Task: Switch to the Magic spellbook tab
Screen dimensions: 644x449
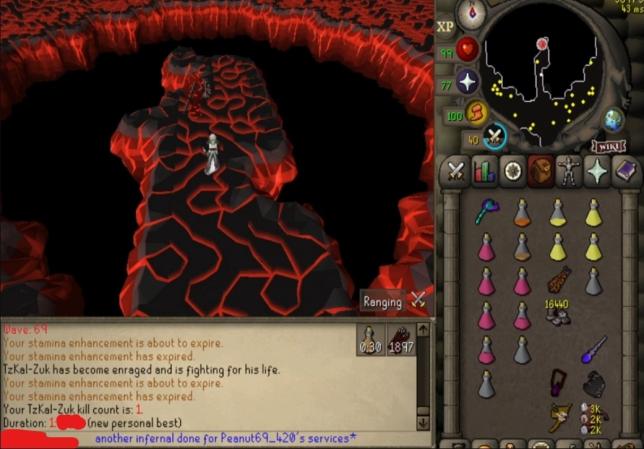Action: 625,170
